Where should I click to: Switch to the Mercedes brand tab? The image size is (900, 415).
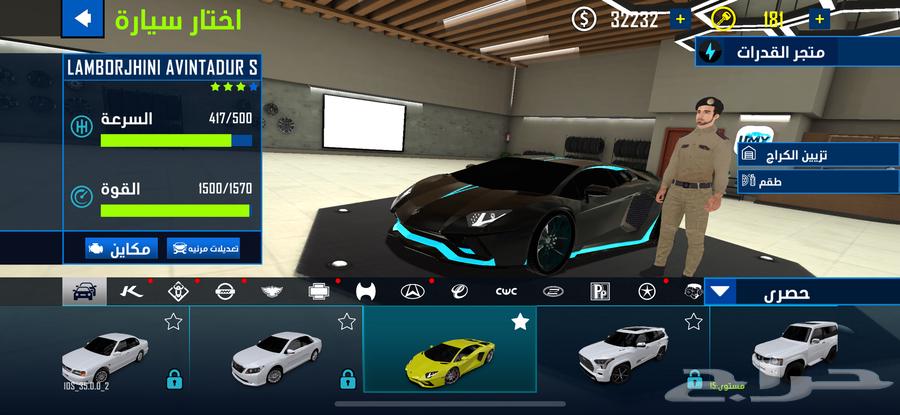click(x=412, y=292)
